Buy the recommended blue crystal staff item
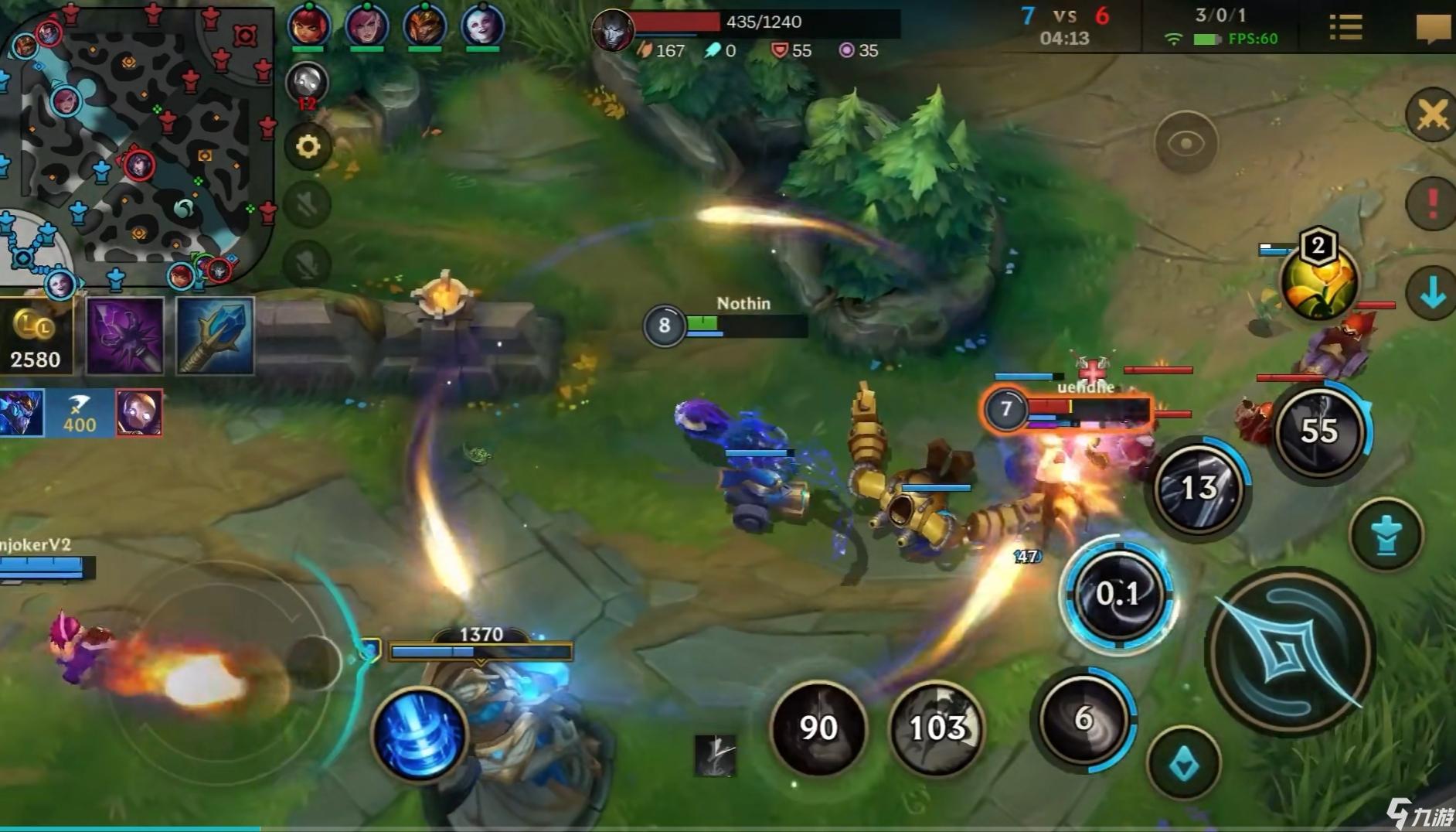 click(216, 337)
